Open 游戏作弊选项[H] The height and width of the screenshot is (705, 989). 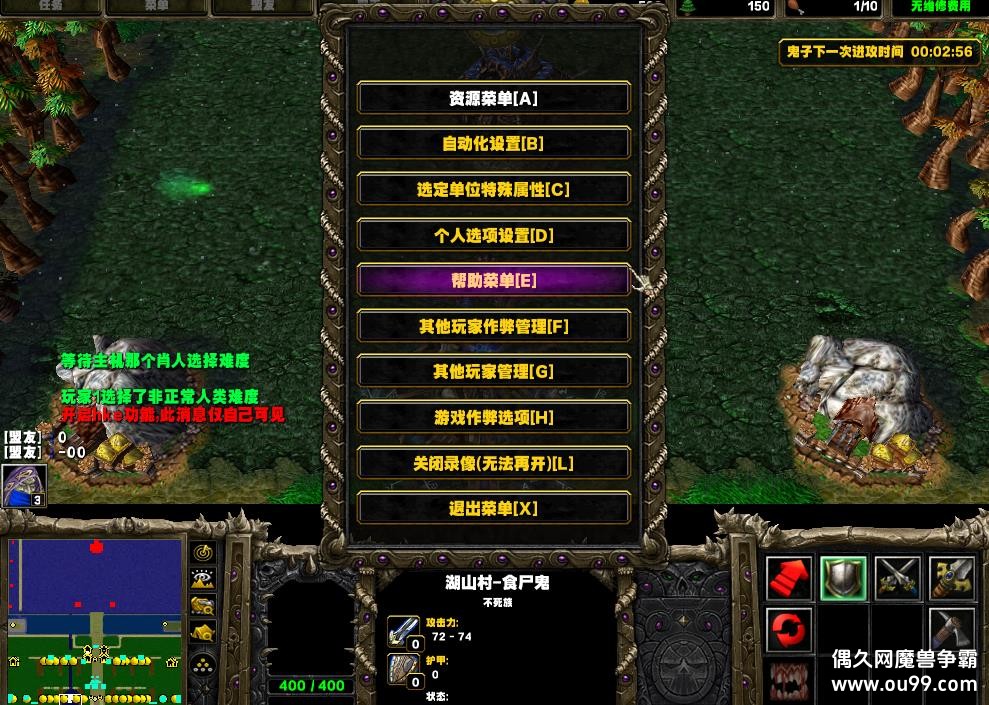(x=494, y=417)
